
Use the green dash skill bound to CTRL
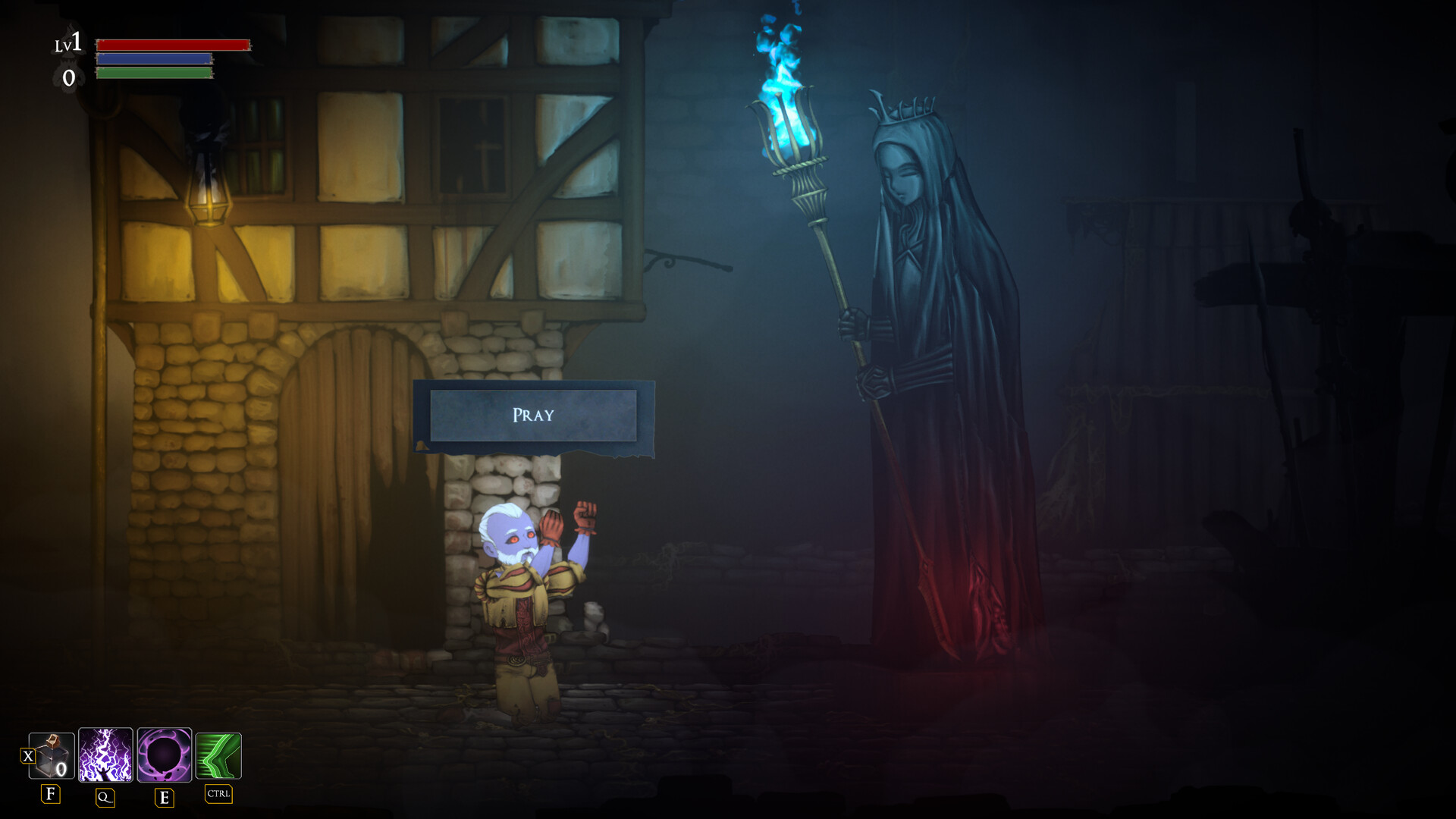pos(218,755)
